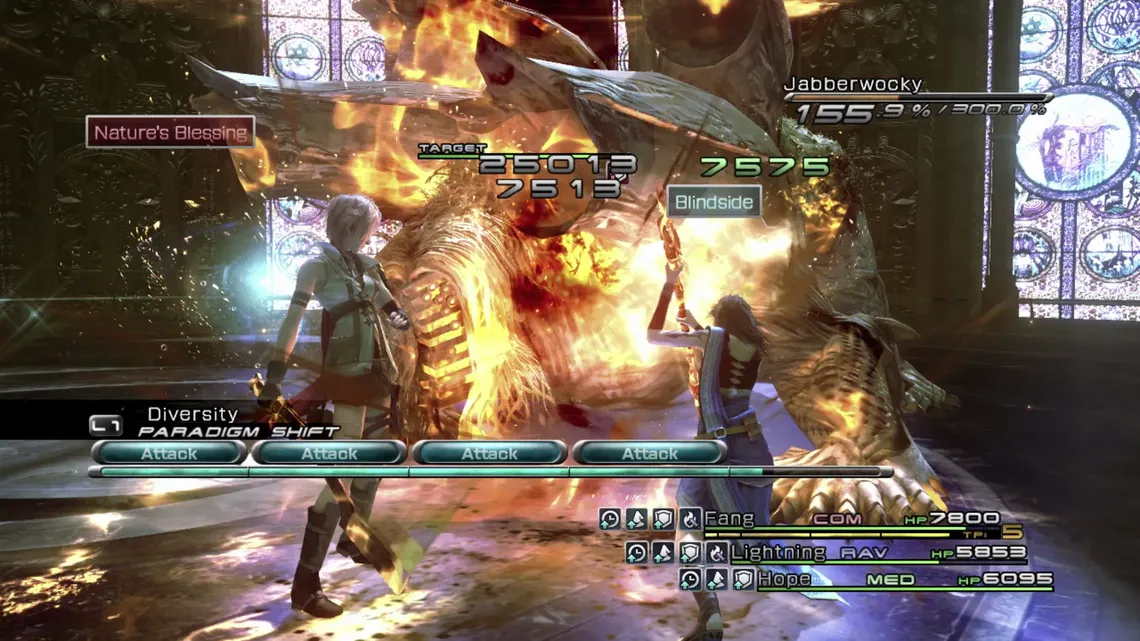Screen dimensions: 1140x641
Task: Pick Hope in the party list
Action: pos(785,579)
